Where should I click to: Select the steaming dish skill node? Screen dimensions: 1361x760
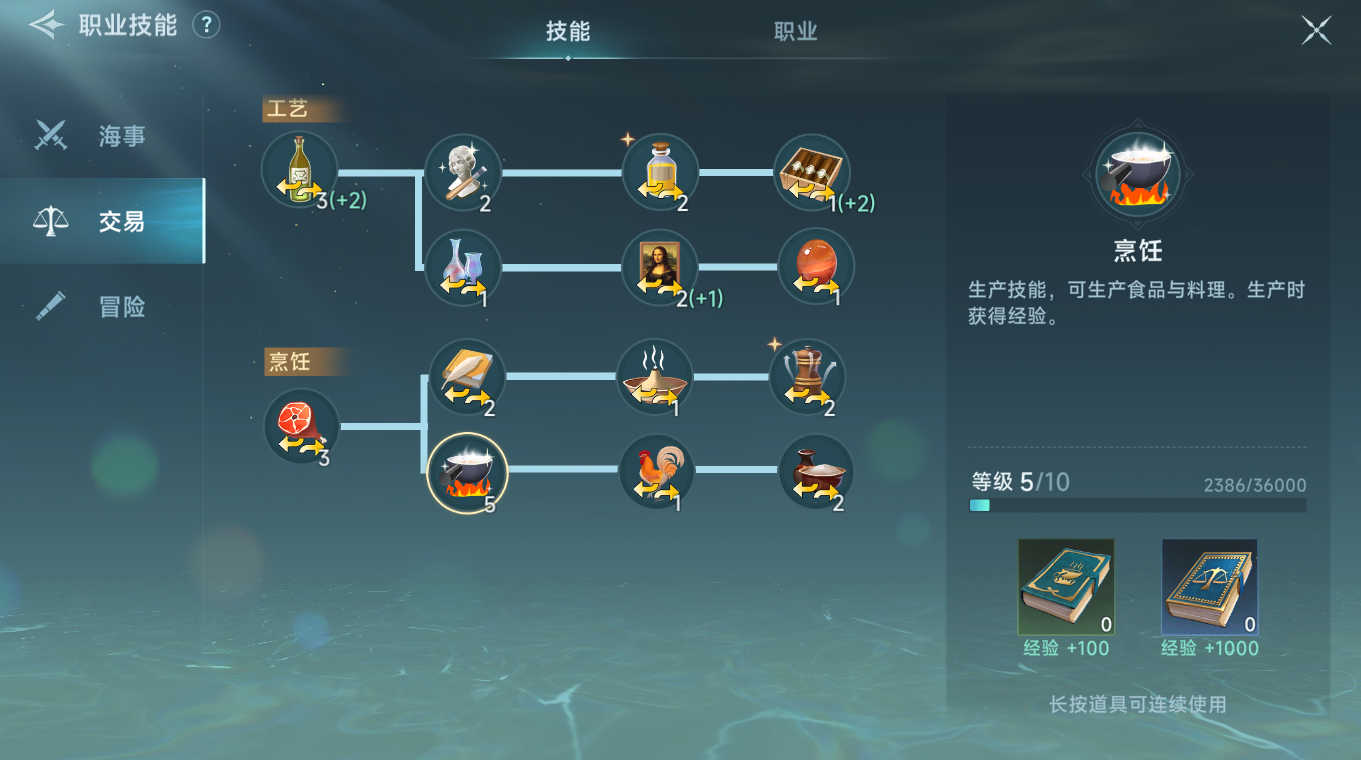[x=657, y=377]
